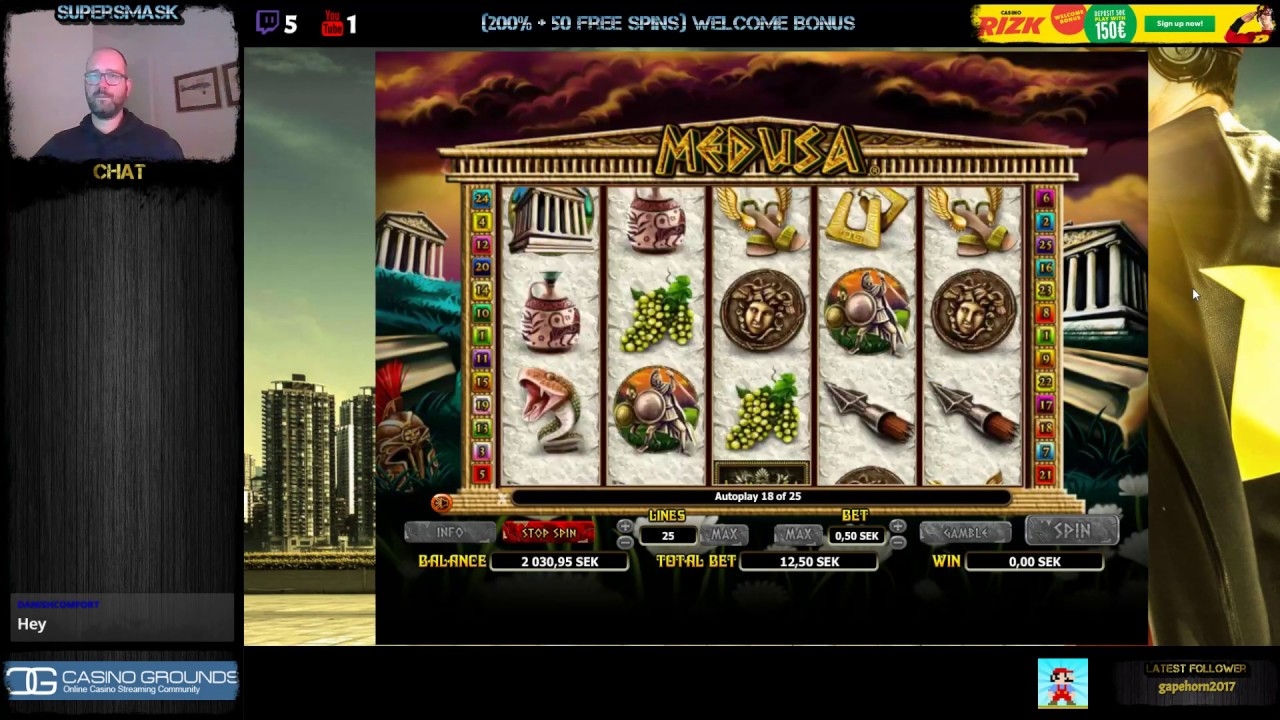Click the bet field showing 0,50 SEK

(857, 536)
